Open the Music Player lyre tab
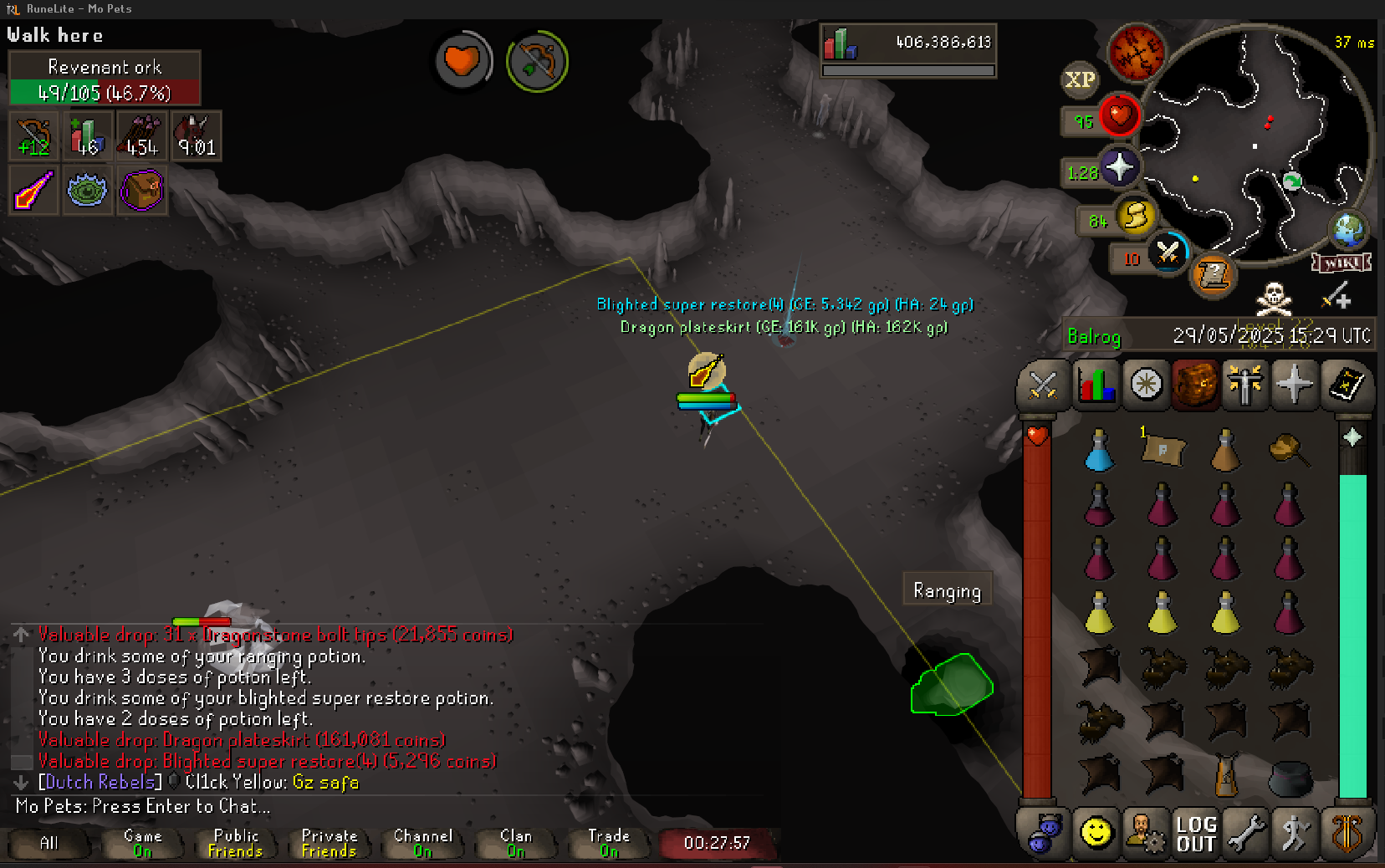This screenshot has width=1385, height=868. [x=1346, y=834]
